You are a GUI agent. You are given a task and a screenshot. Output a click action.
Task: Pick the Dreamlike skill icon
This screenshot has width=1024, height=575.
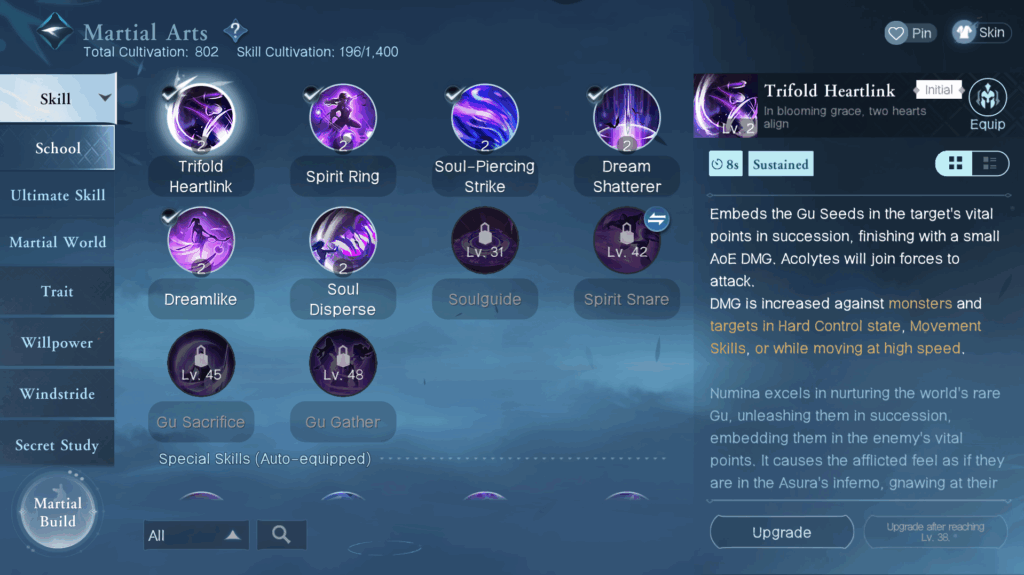click(x=201, y=241)
